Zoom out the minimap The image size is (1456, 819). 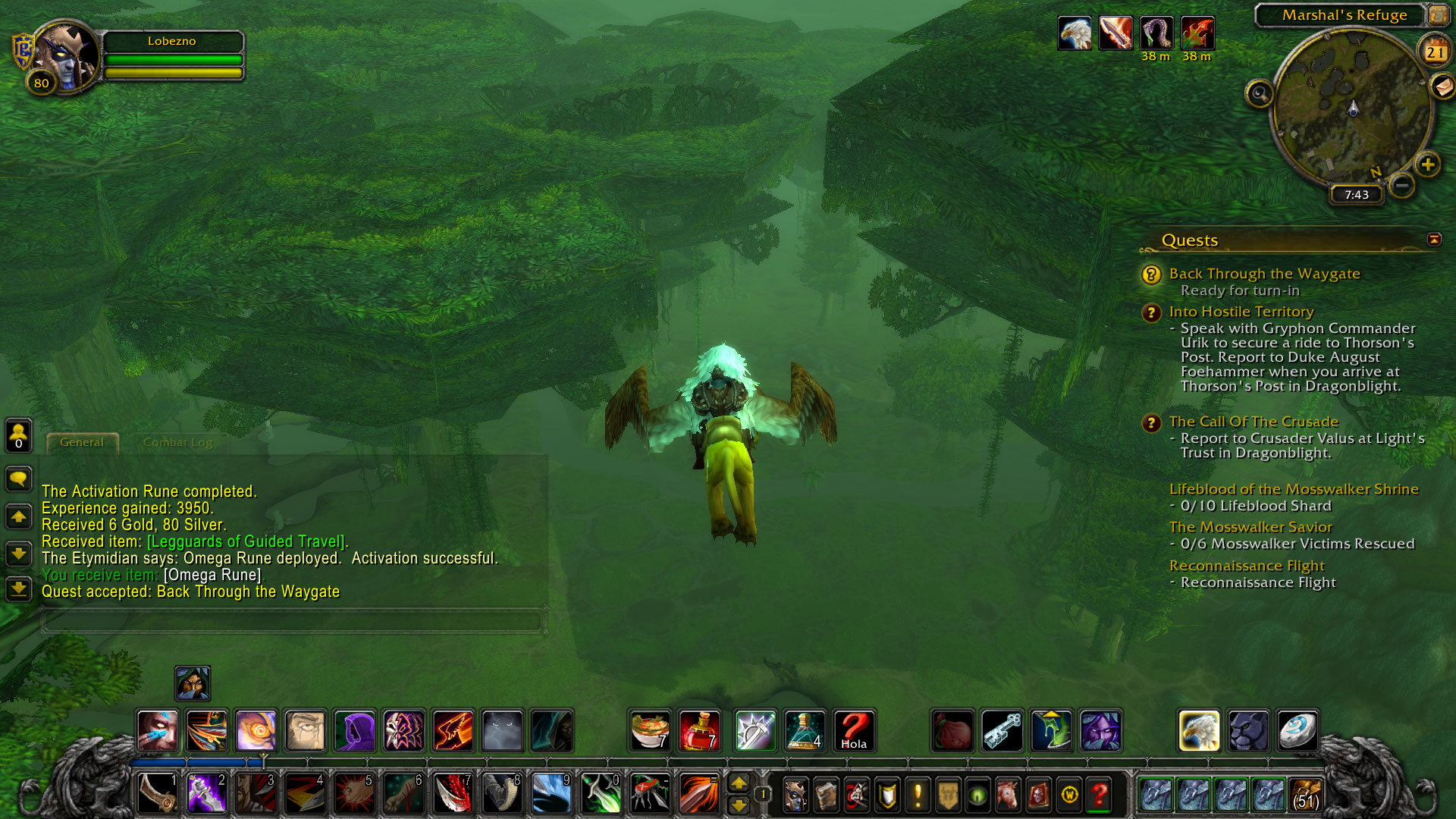[1402, 185]
